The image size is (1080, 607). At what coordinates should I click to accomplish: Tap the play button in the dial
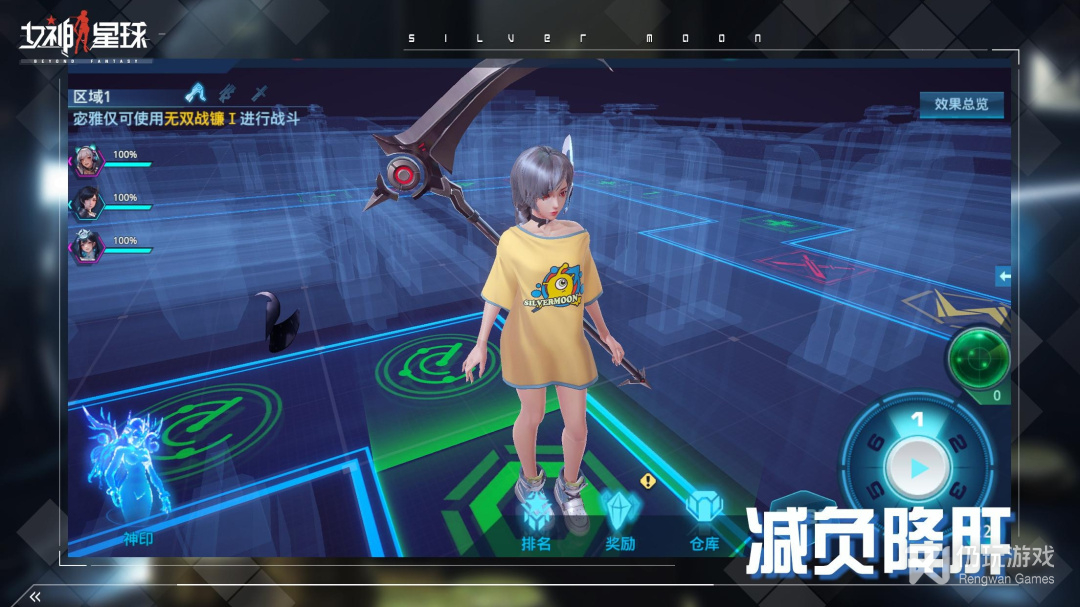tap(919, 468)
